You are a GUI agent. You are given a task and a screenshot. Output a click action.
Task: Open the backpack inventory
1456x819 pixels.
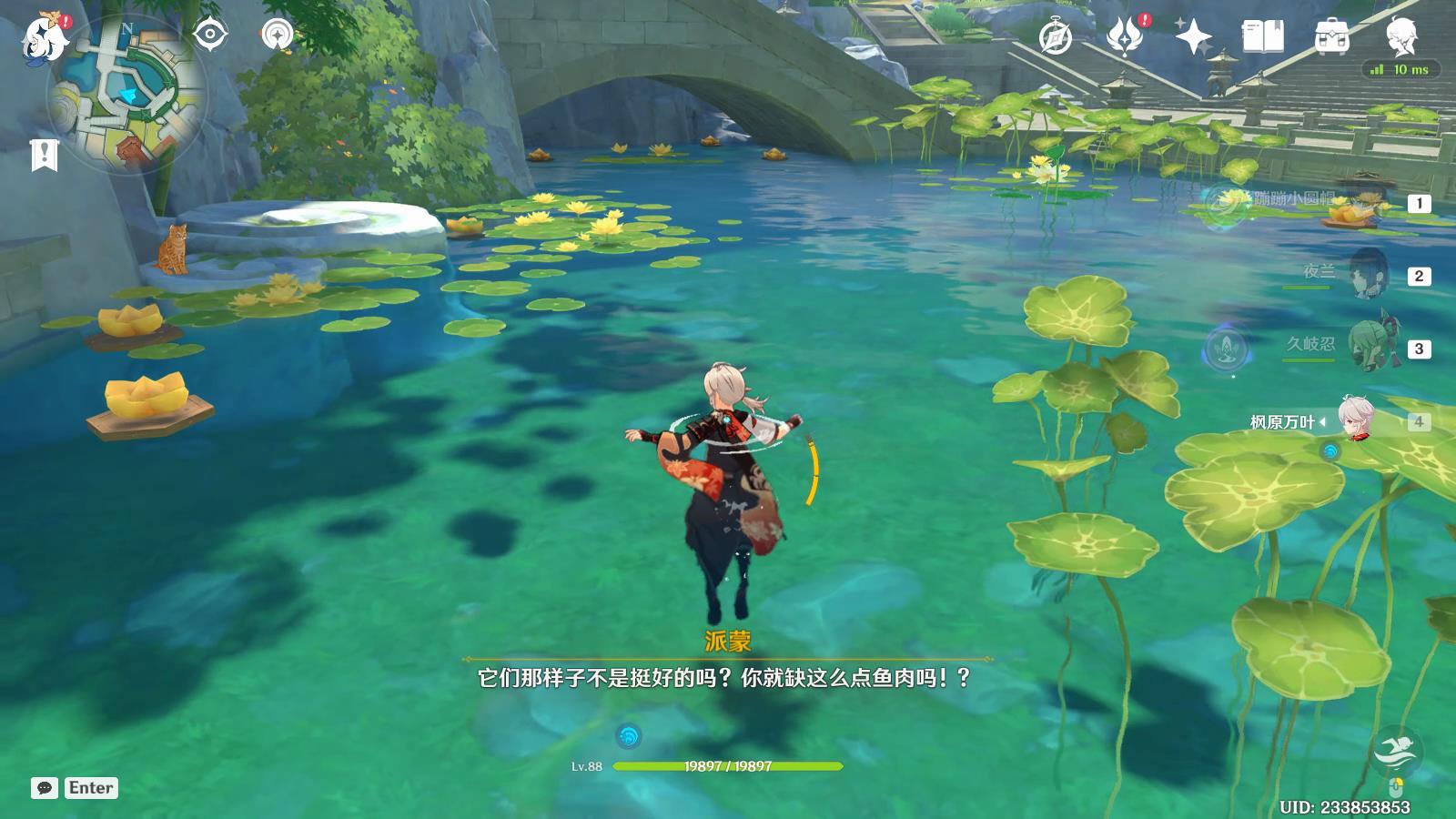[1331, 37]
